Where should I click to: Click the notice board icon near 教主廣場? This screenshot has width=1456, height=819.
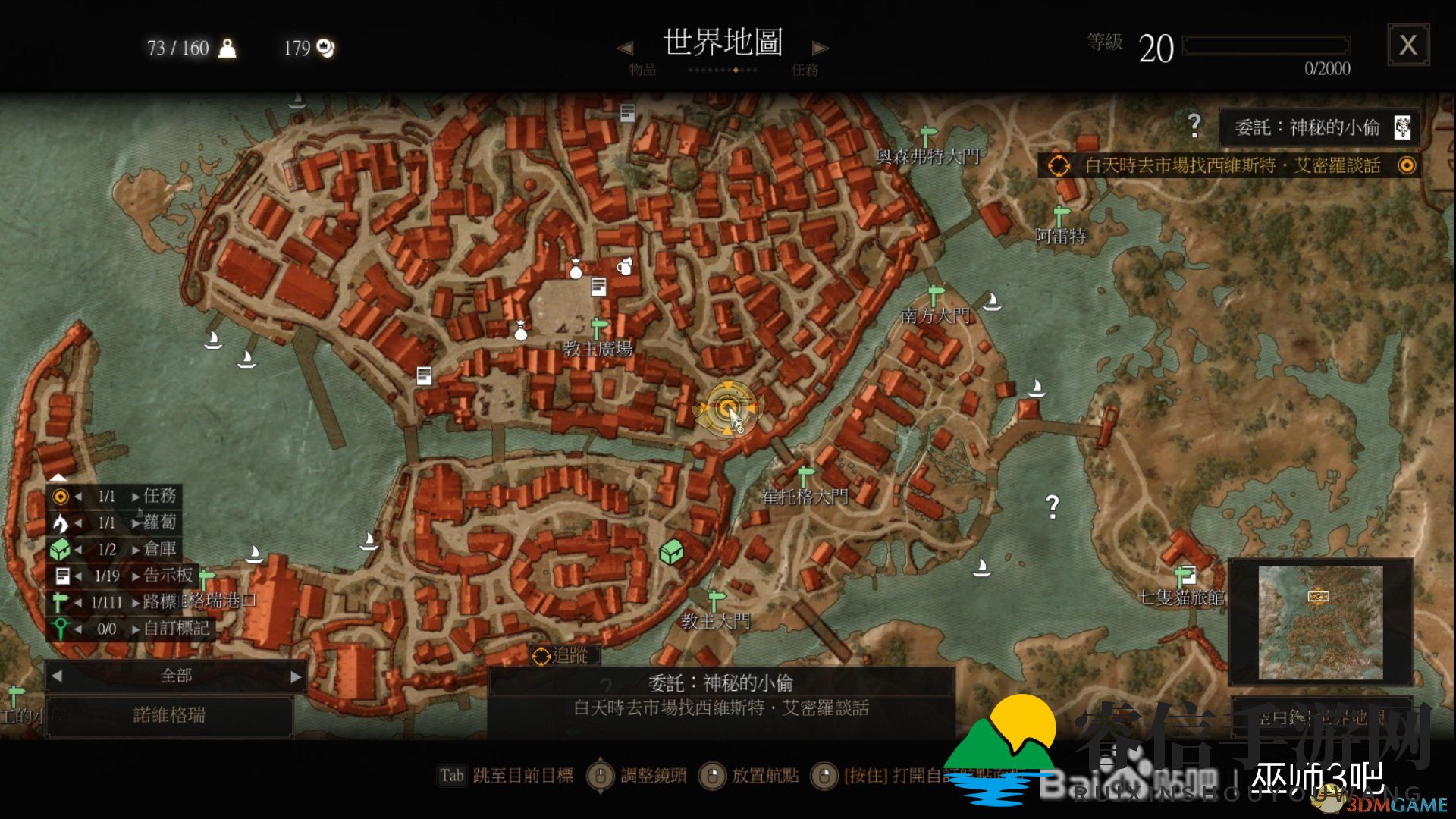tap(598, 287)
